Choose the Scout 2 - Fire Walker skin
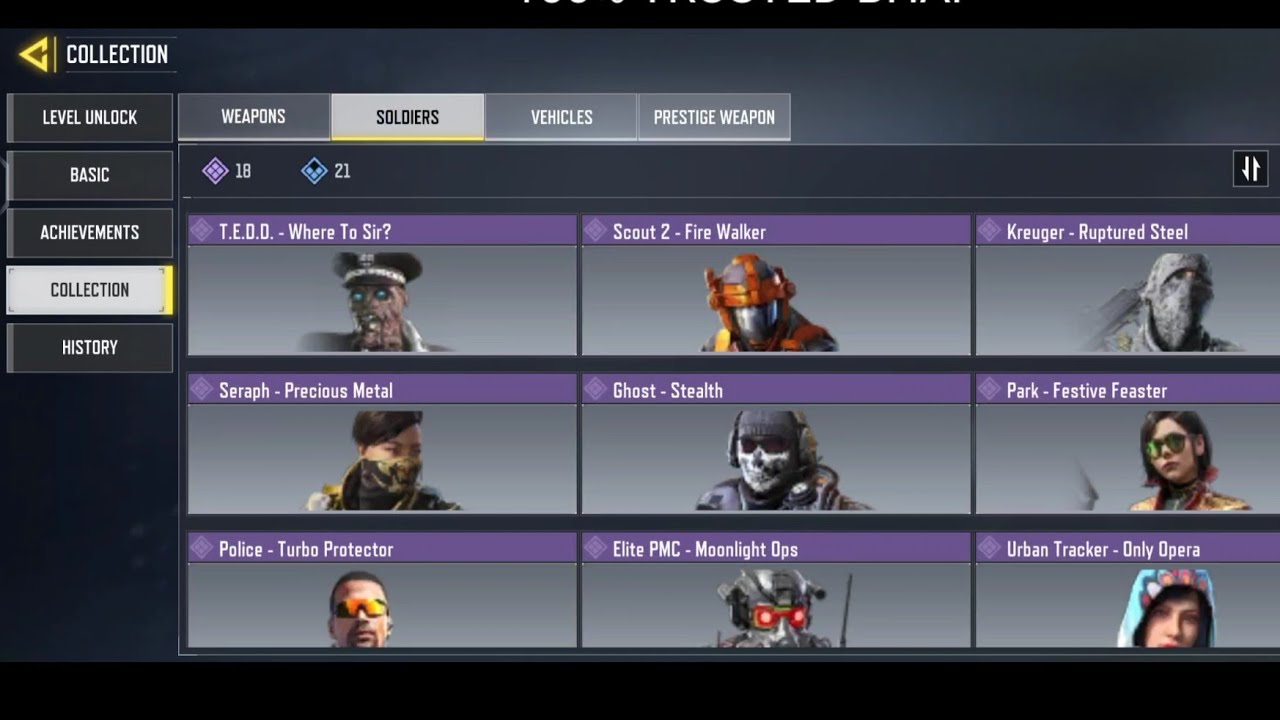Viewport: 1280px width, 720px height. click(776, 286)
